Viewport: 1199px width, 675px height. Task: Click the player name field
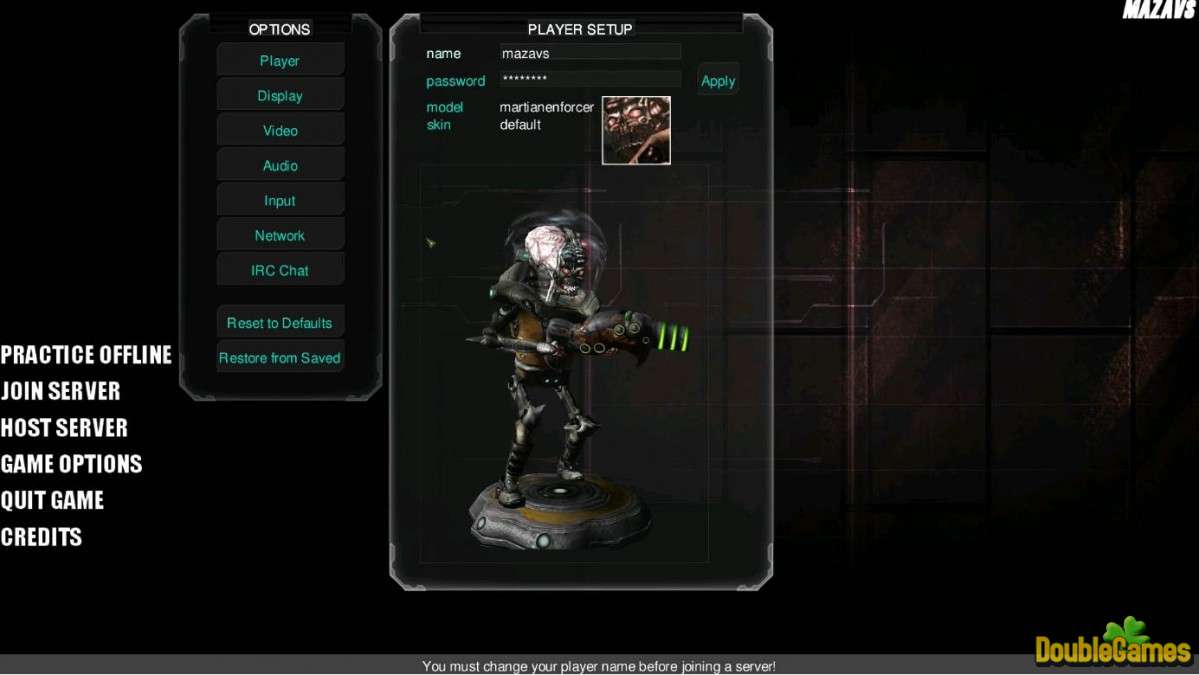pyautogui.click(x=590, y=53)
